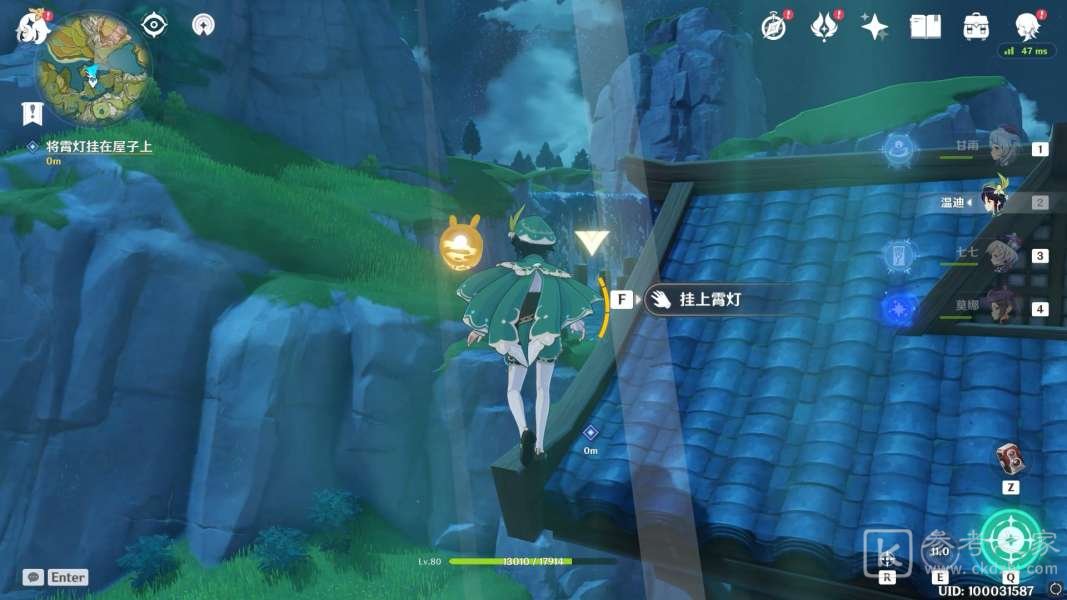Screen dimensions: 1067x600
Task: Open the Wish star icon
Action: [875, 27]
